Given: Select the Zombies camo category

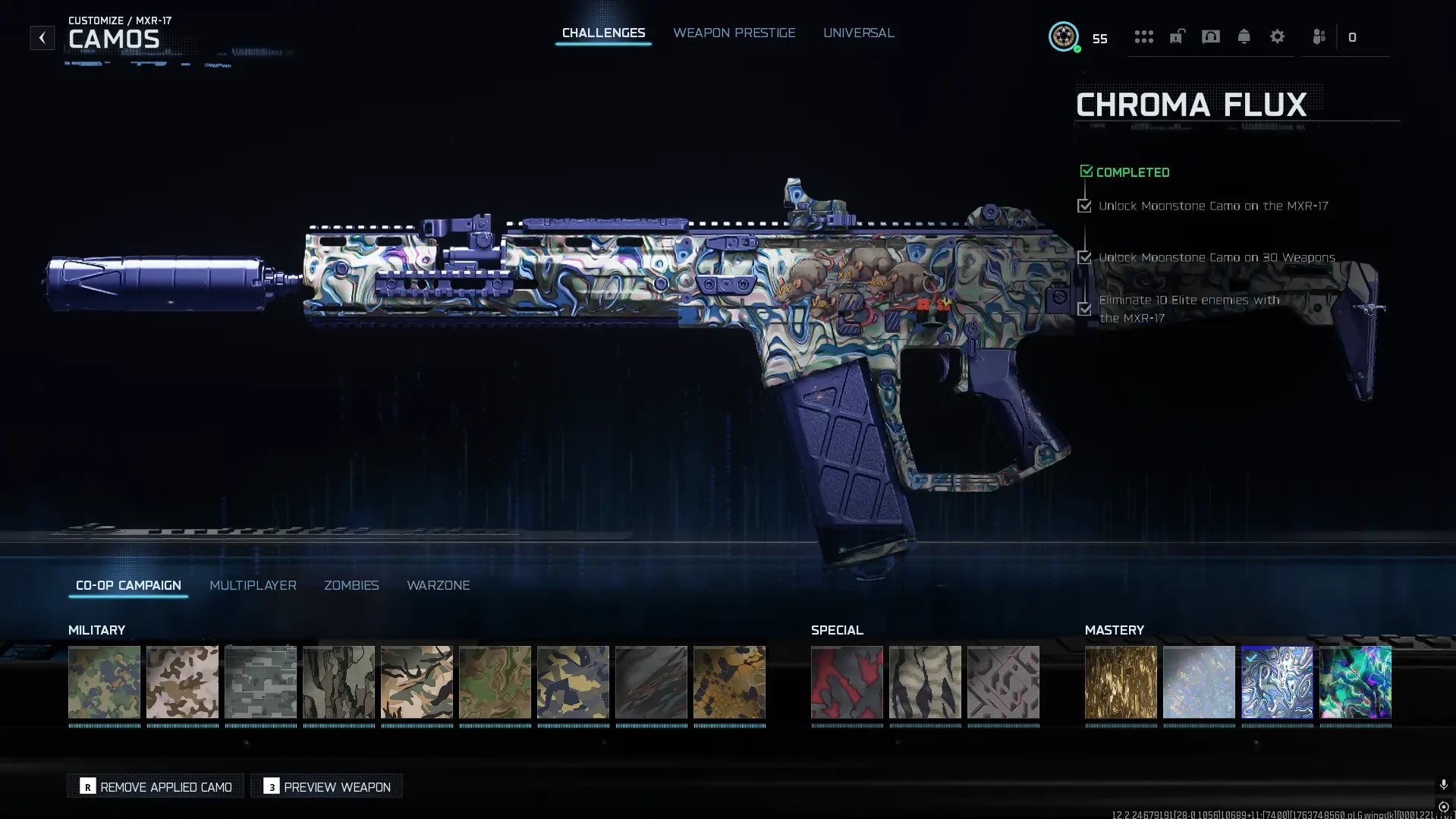Looking at the screenshot, I should coord(351,585).
